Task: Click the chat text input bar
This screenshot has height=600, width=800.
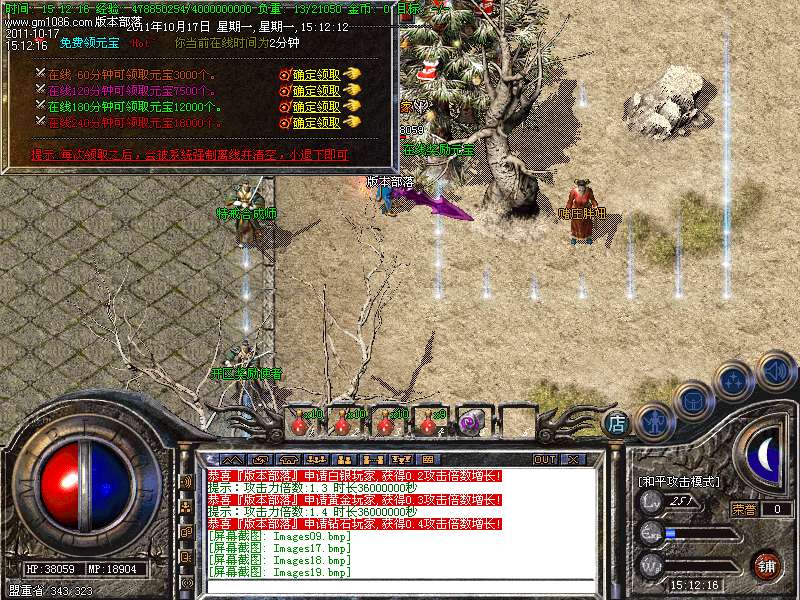Action: tap(400, 587)
